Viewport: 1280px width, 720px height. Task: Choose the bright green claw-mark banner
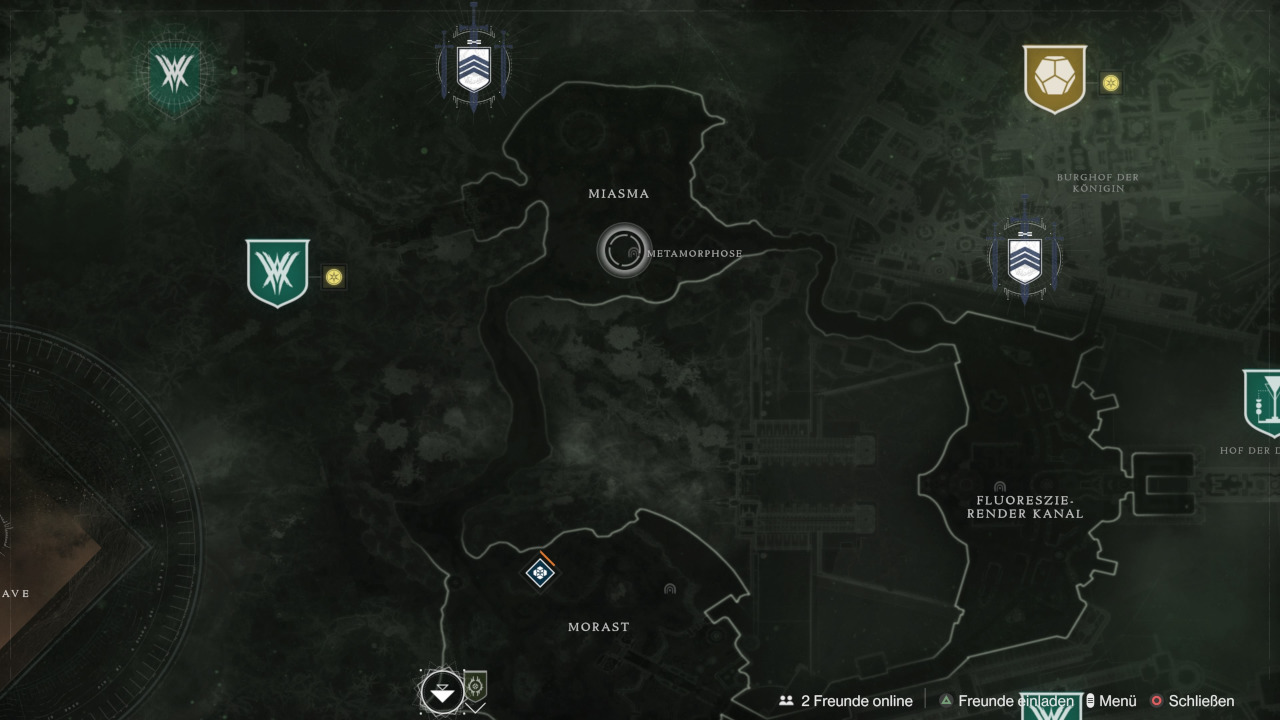pyautogui.click(x=277, y=271)
